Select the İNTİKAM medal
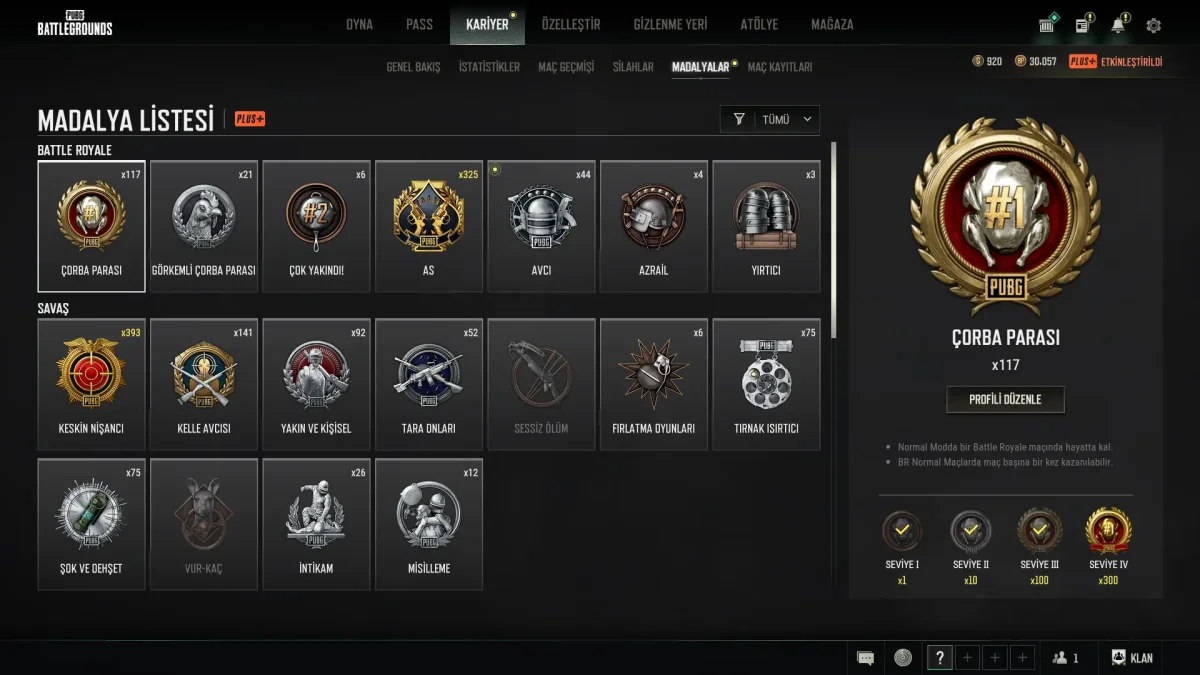Image resolution: width=1200 pixels, height=675 pixels. 316,524
